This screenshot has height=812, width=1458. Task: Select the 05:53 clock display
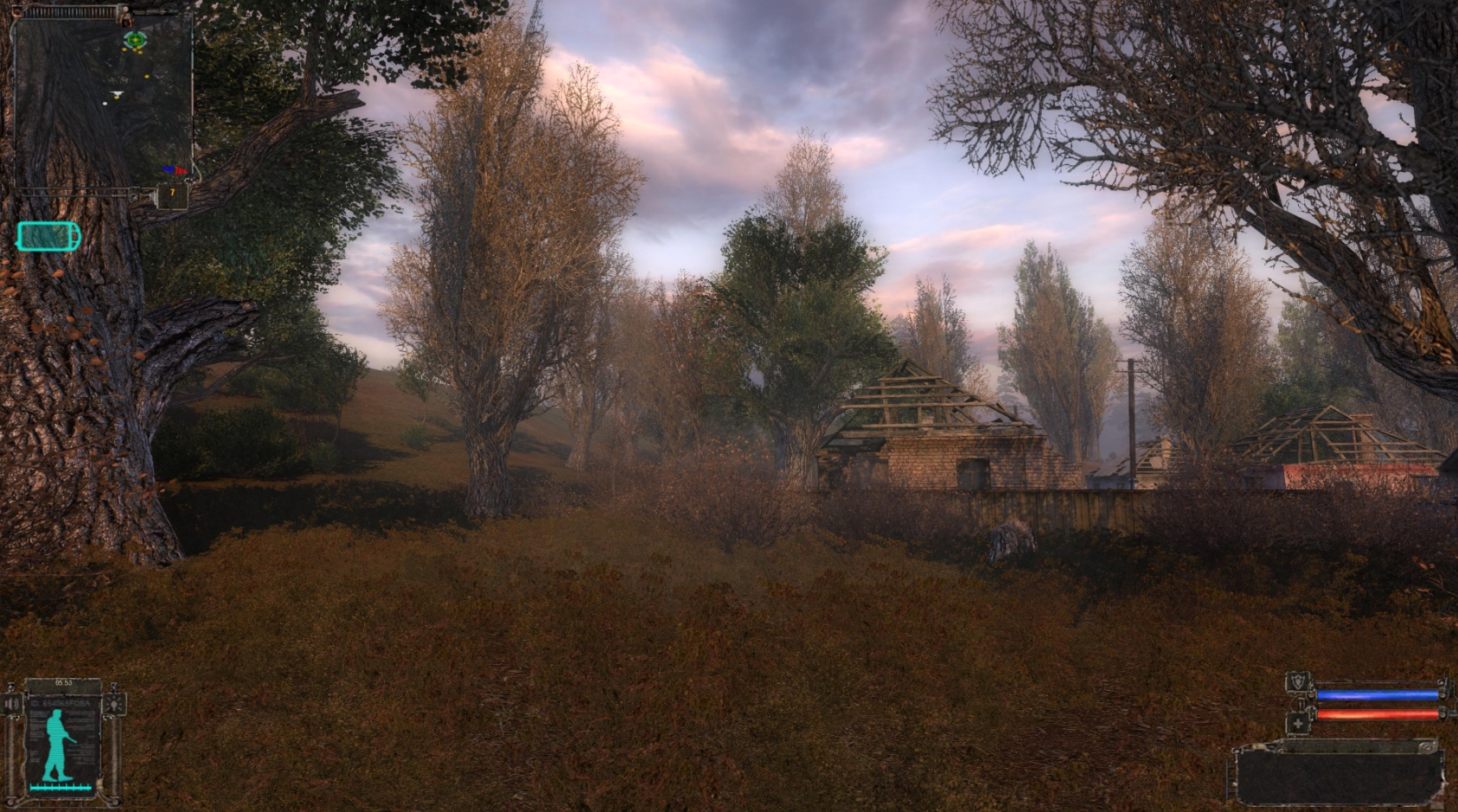coord(64,681)
